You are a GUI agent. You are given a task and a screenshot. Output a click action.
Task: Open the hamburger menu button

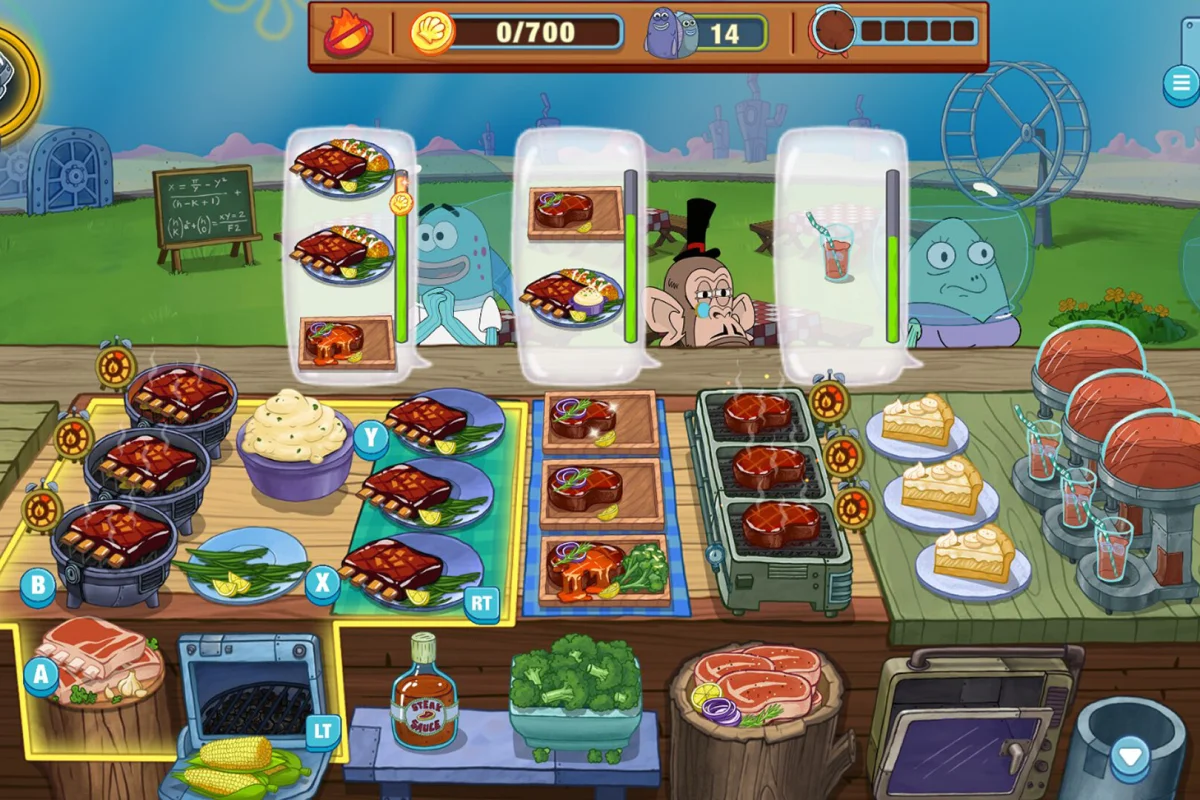click(x=1181, y=83)
